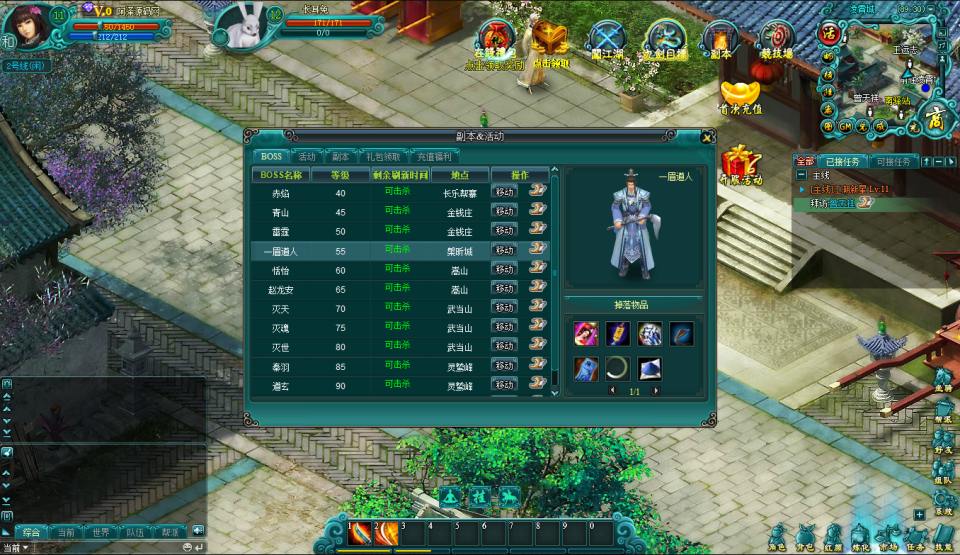
Task: Claim the 点击领取 treasure chest reward
Action: click(550, 40)
